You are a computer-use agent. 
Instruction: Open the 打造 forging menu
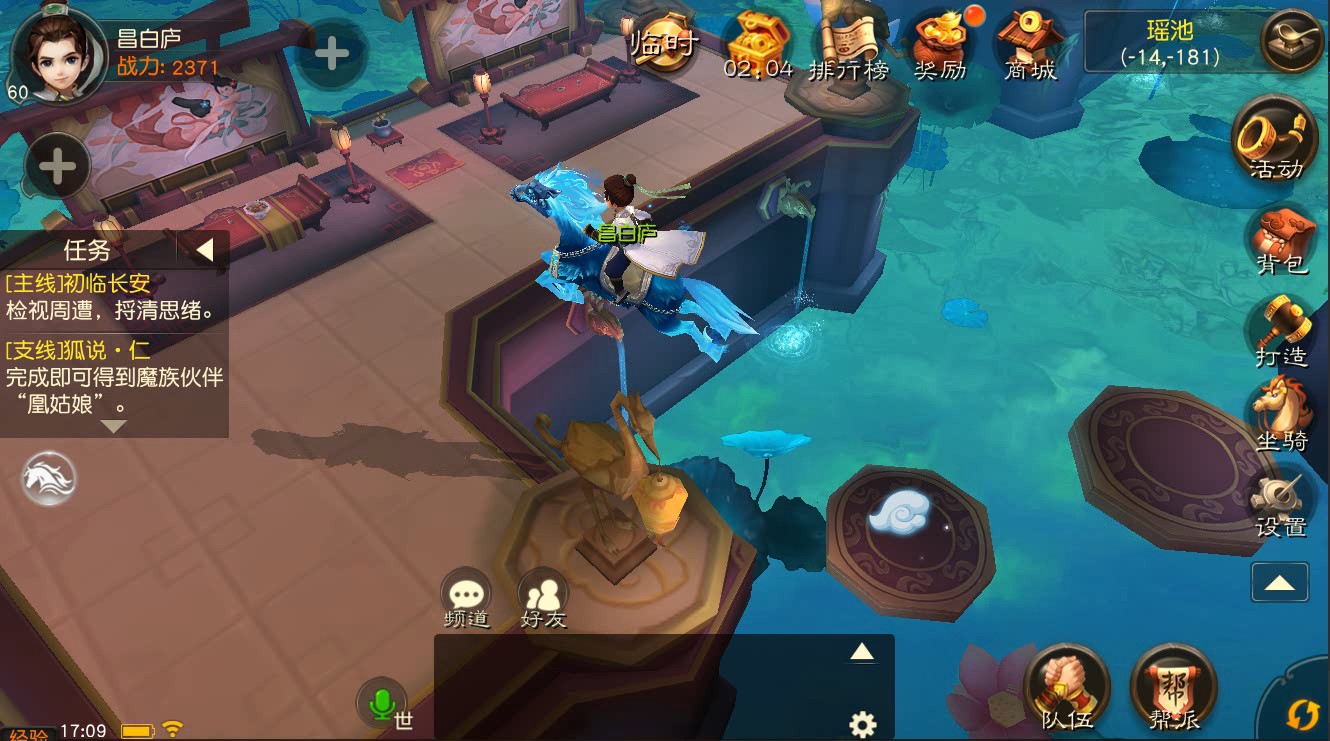click(1281, 330)
